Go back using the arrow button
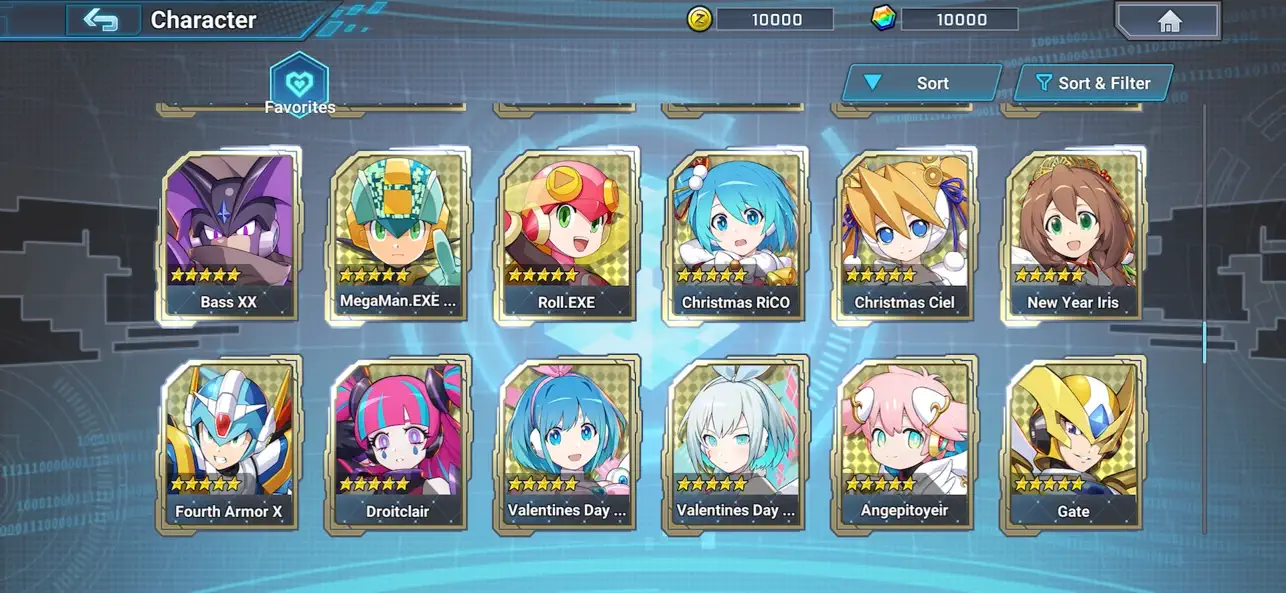This screenshot has width=1286, height=593. 101,20
